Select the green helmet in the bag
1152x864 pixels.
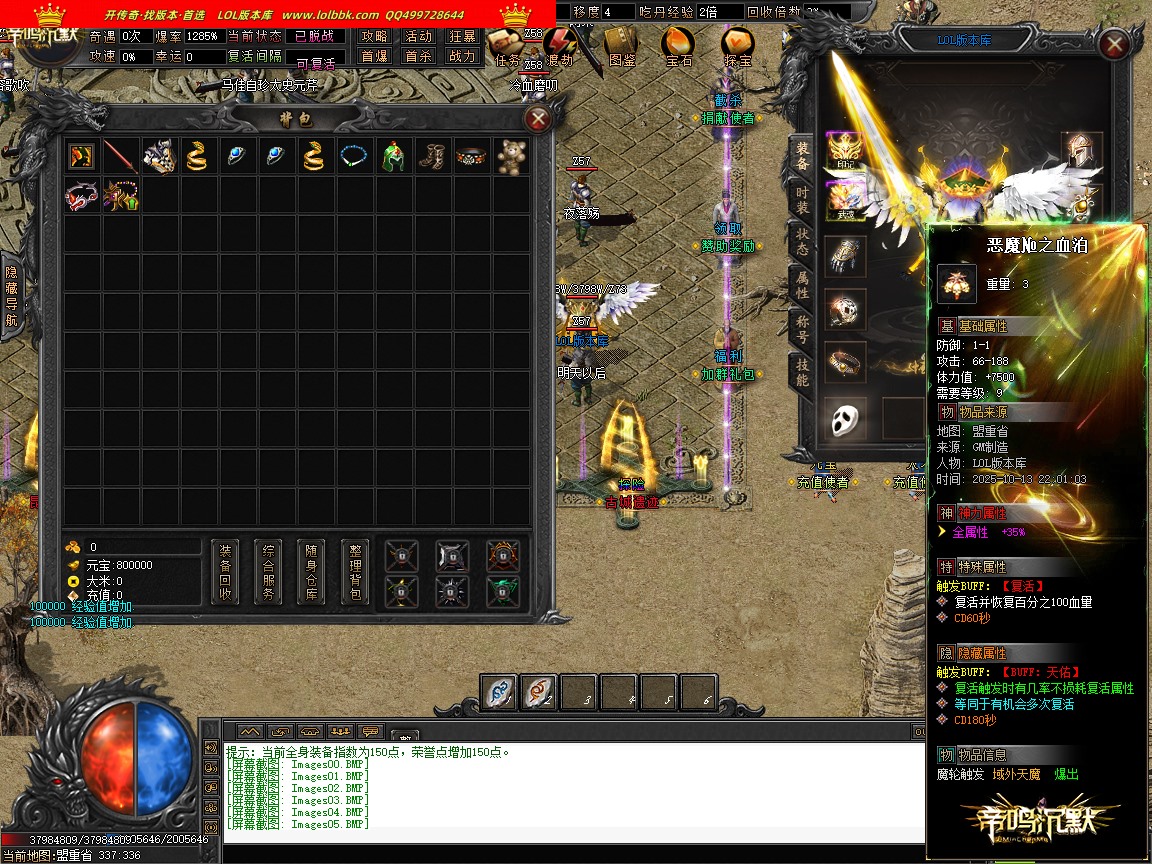[x=394, y=157]
